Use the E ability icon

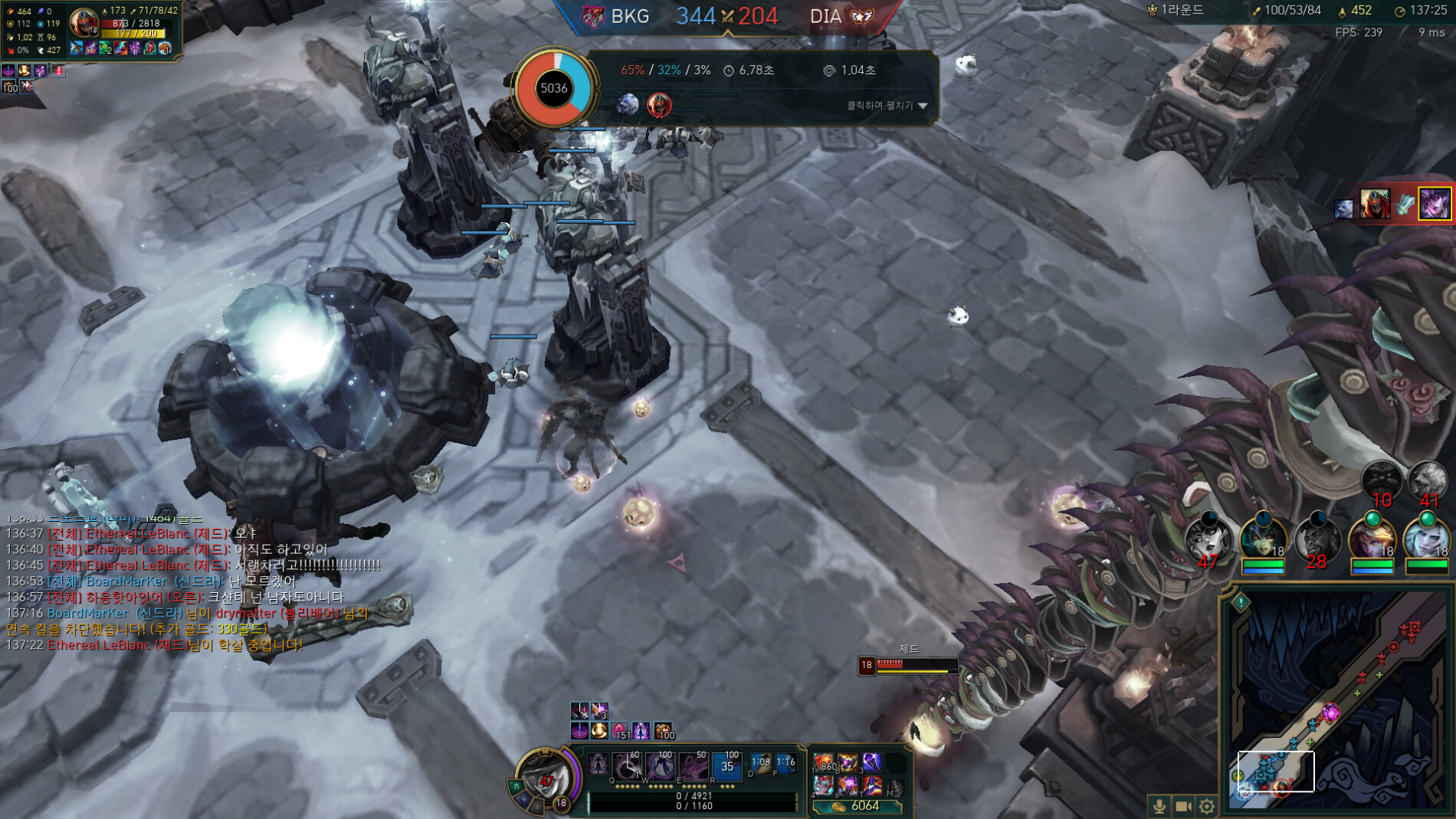coord(694,768)
